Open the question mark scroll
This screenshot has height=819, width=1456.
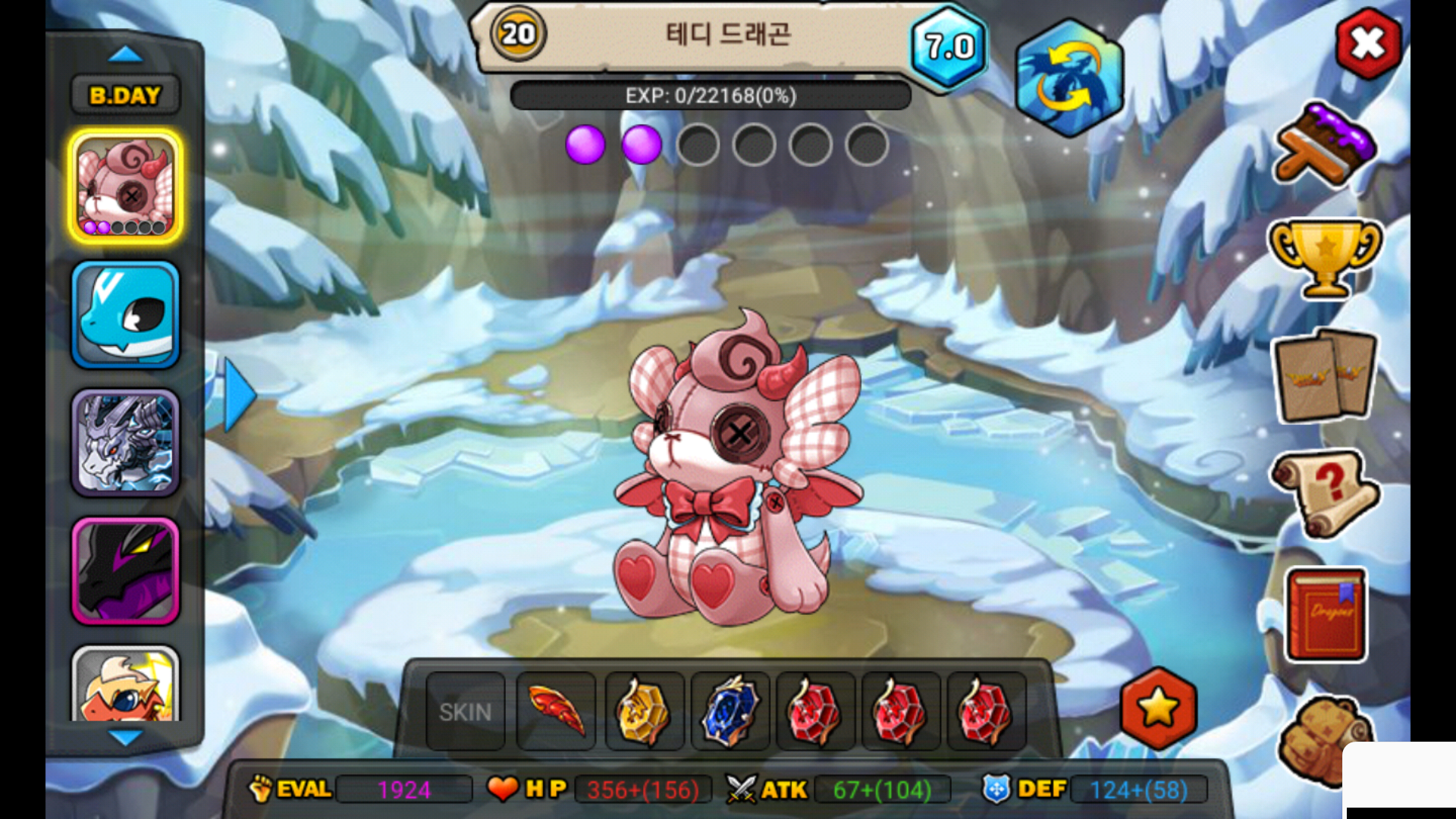(x=1325, y=493)
